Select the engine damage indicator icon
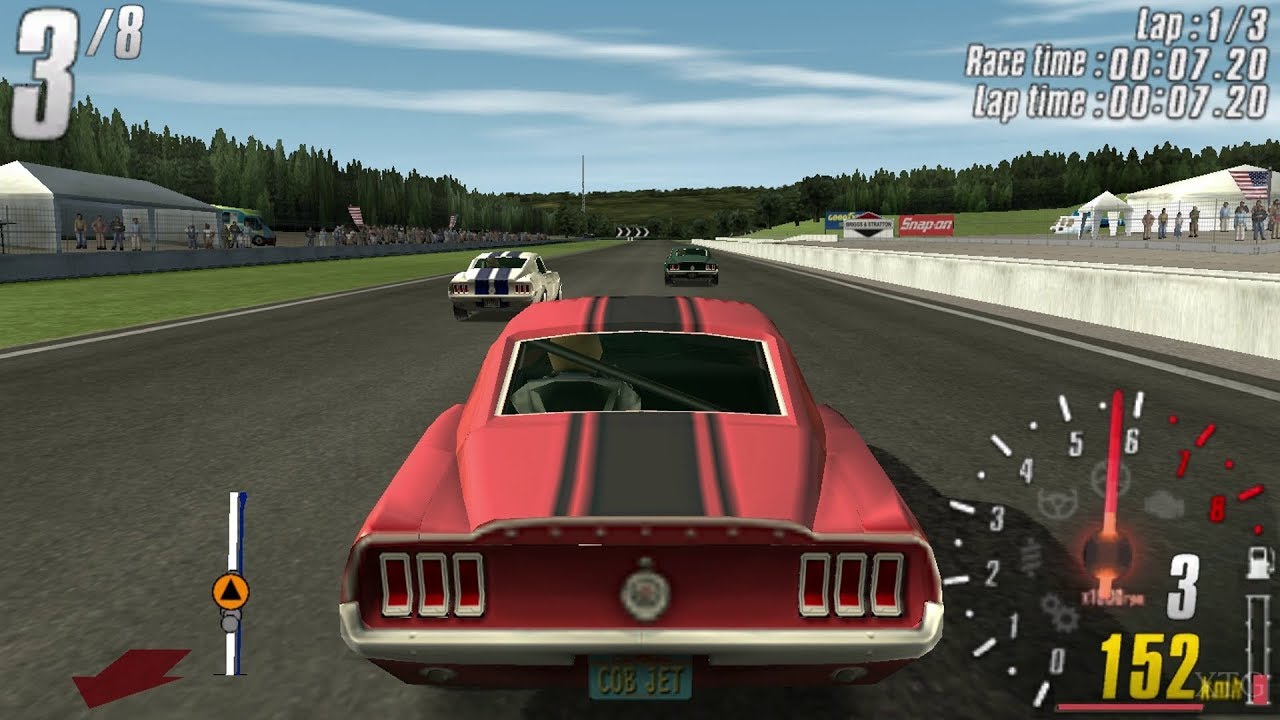 click(x=1163, y=504)
